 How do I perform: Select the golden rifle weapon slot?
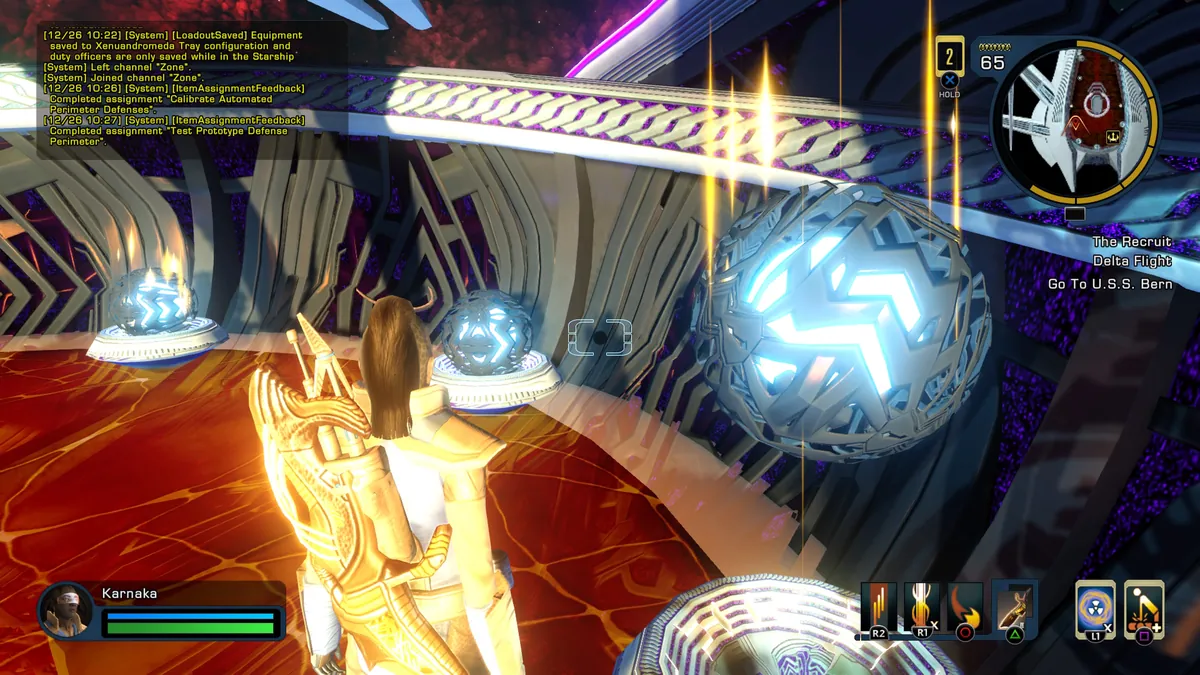(1015, 607)
